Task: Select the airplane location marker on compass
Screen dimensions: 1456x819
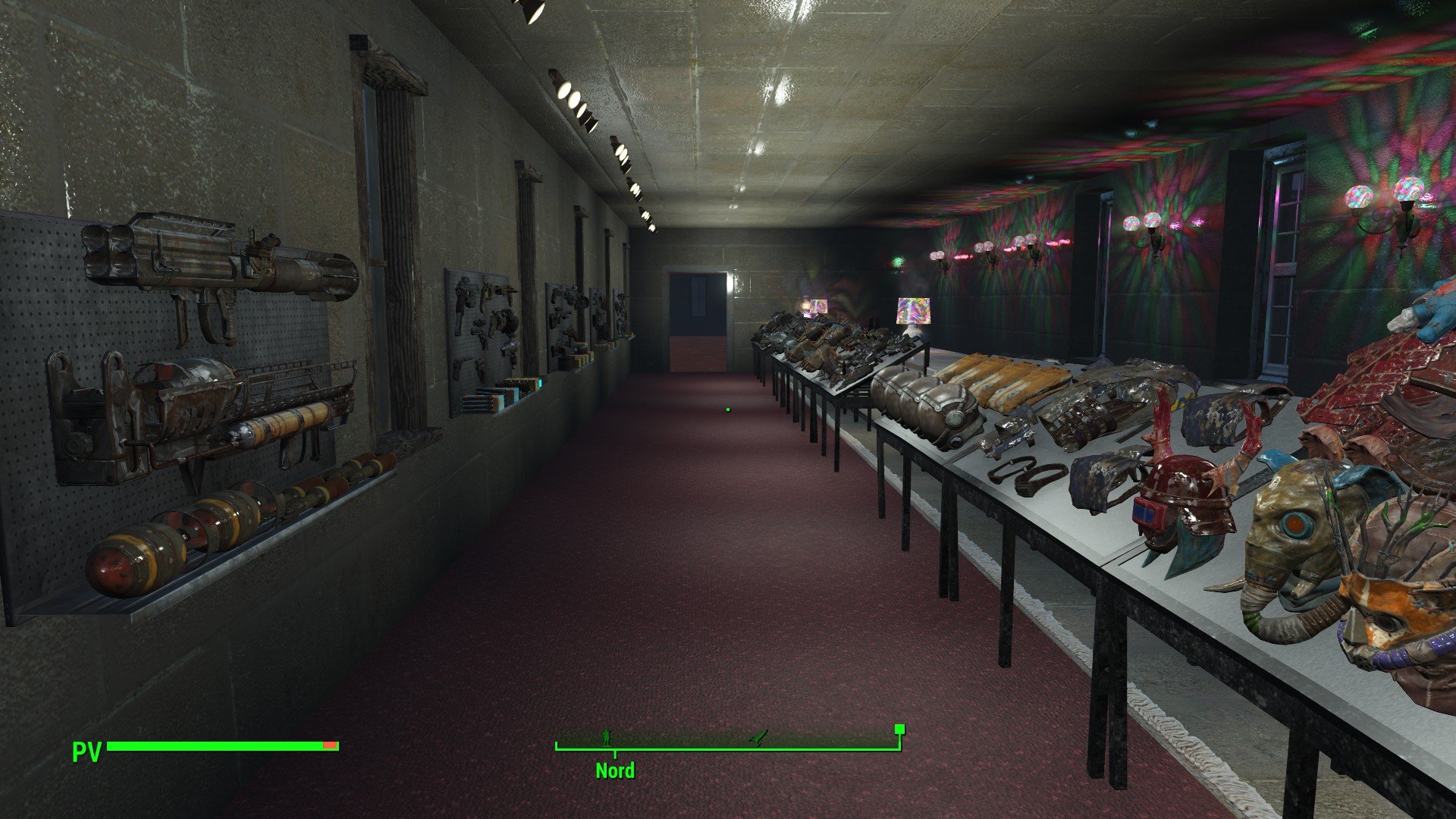Action: coord(758,737)
